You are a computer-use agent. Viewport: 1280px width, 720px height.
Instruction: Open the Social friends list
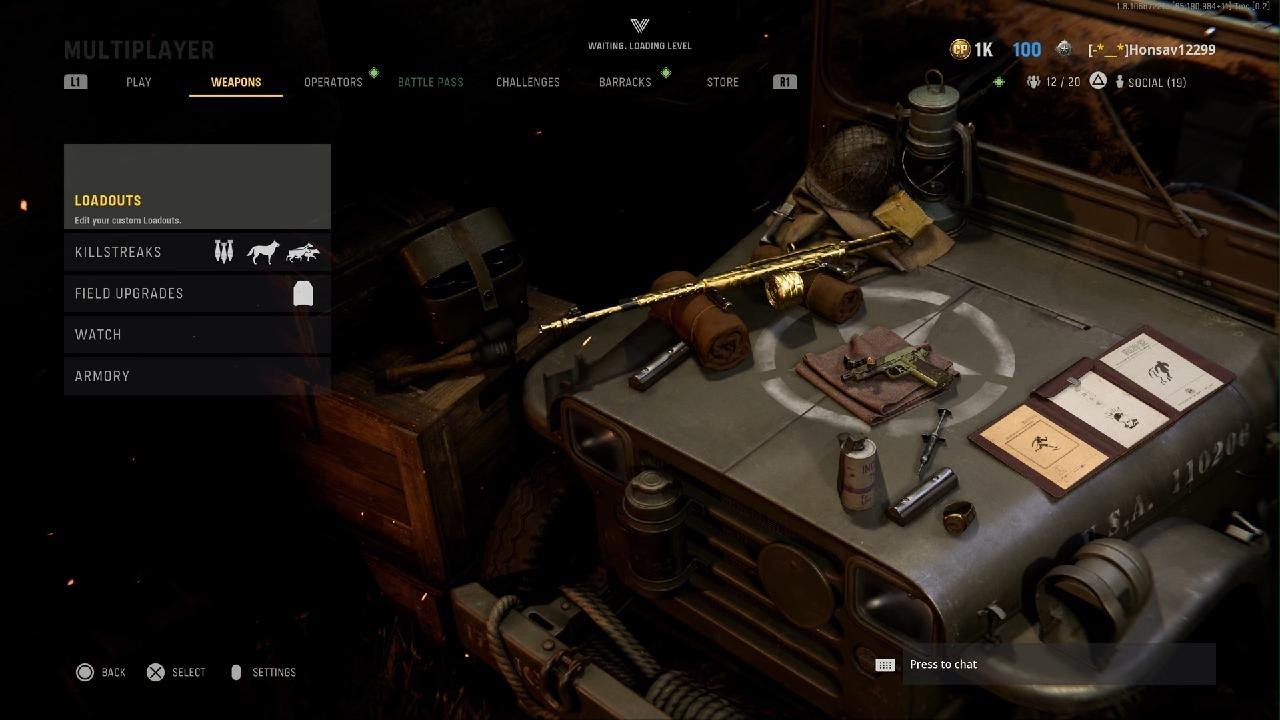pos(1150,82)
